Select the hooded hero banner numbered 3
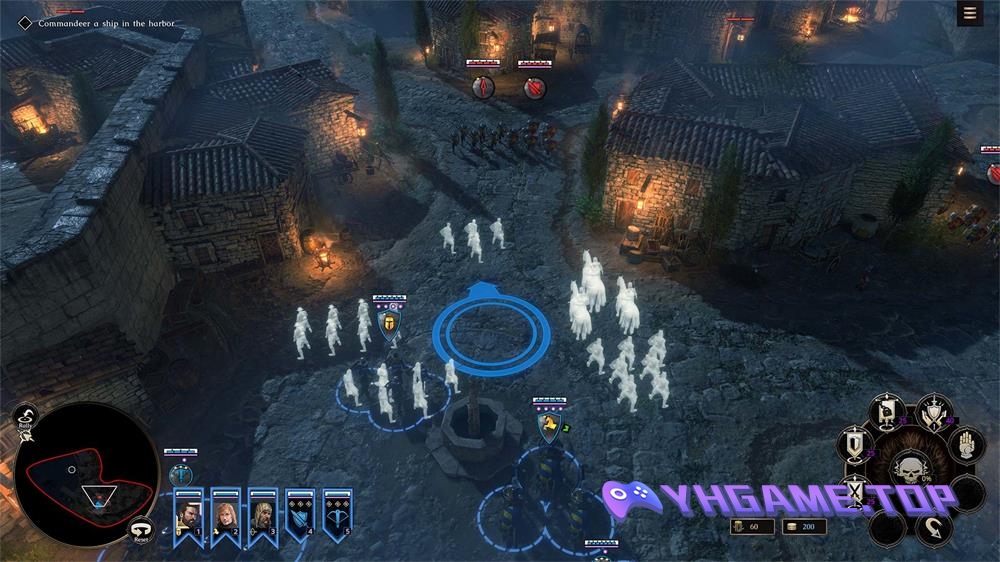Image resolution: width=1000 pixels, height=562 pixels. coord(263,514)
